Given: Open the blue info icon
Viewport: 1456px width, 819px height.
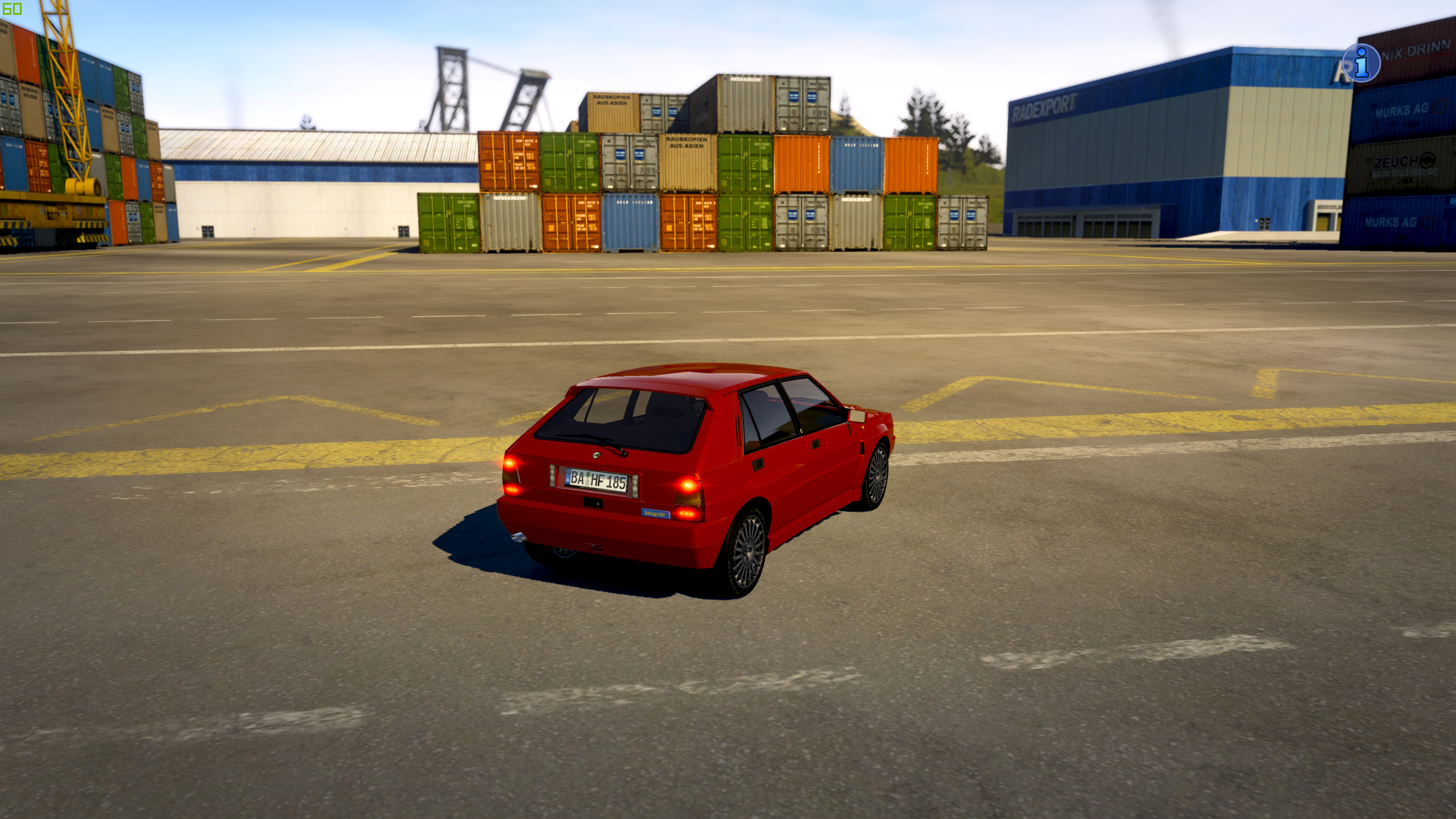Looking at the screenshot, I should (1361, 63).
